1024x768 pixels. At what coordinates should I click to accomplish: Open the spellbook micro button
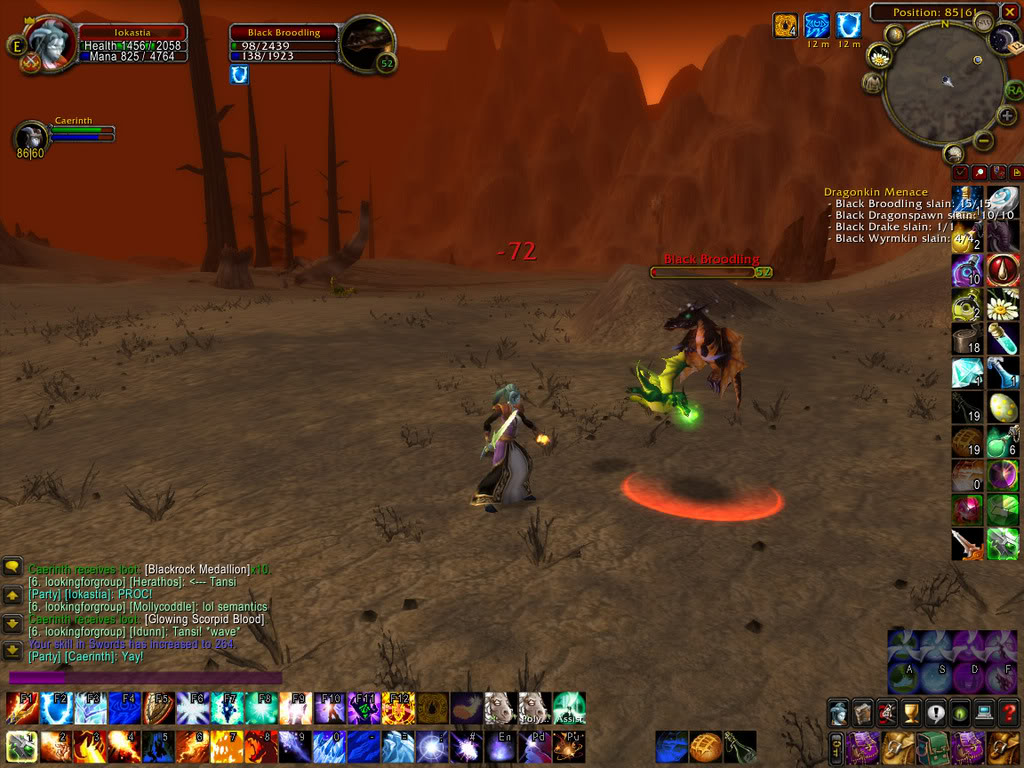pos(862,713)
